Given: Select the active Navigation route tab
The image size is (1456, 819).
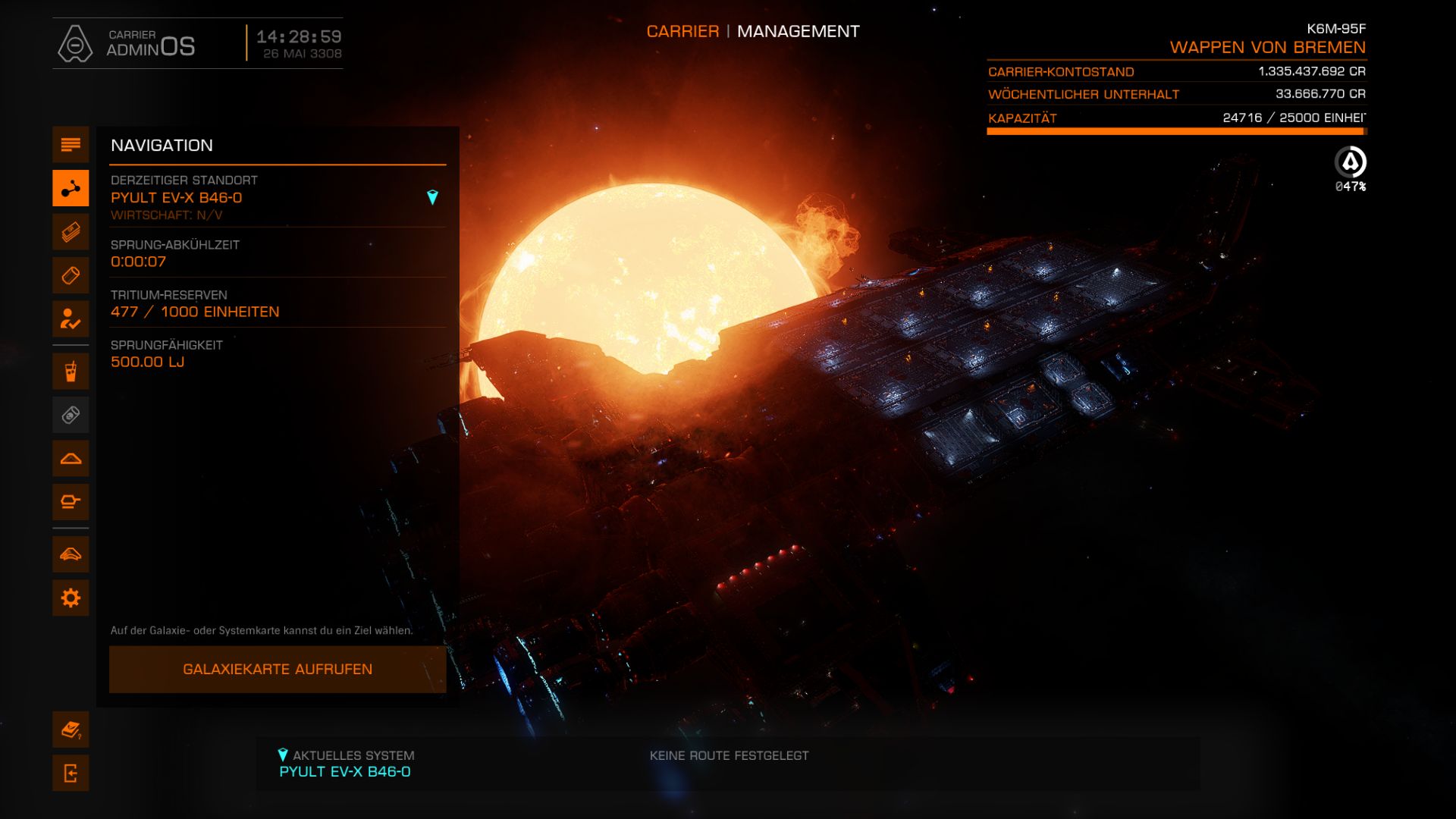Looking at the screenshot, I should pos(71,188).
